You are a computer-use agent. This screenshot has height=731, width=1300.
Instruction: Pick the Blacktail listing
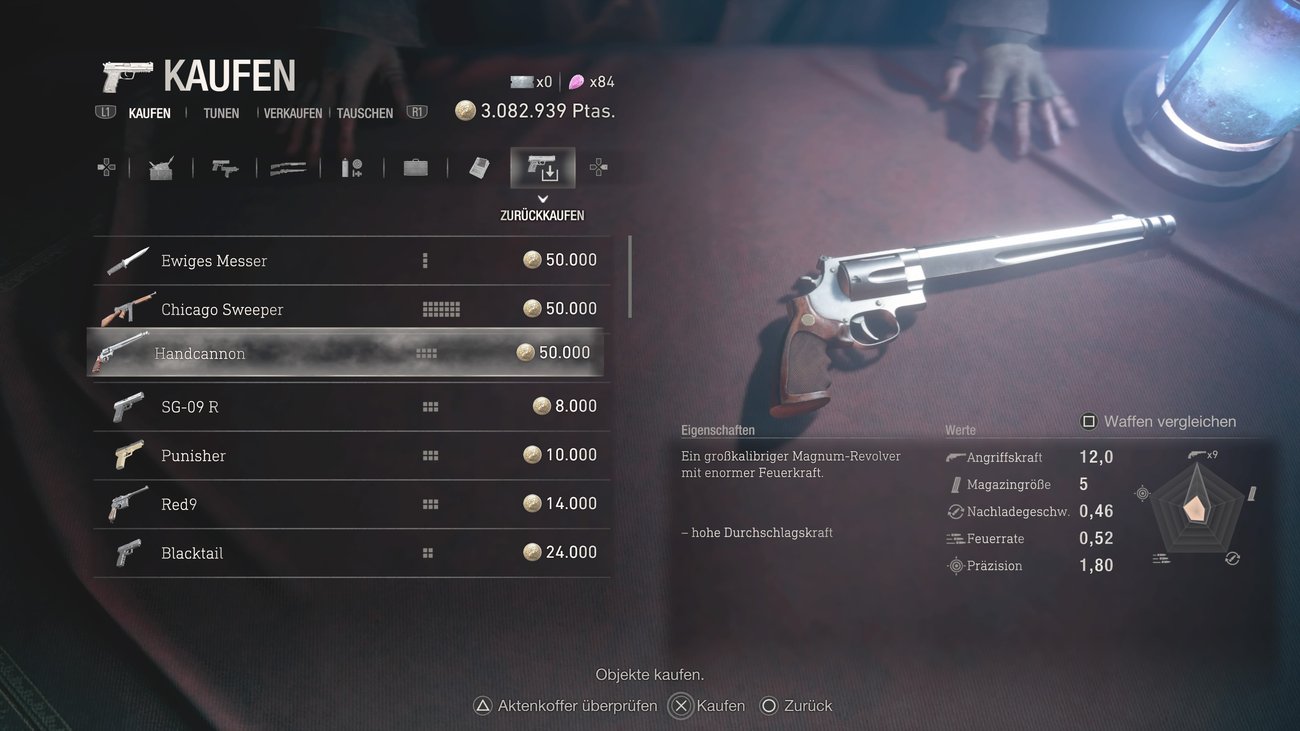tap(350, 553)
